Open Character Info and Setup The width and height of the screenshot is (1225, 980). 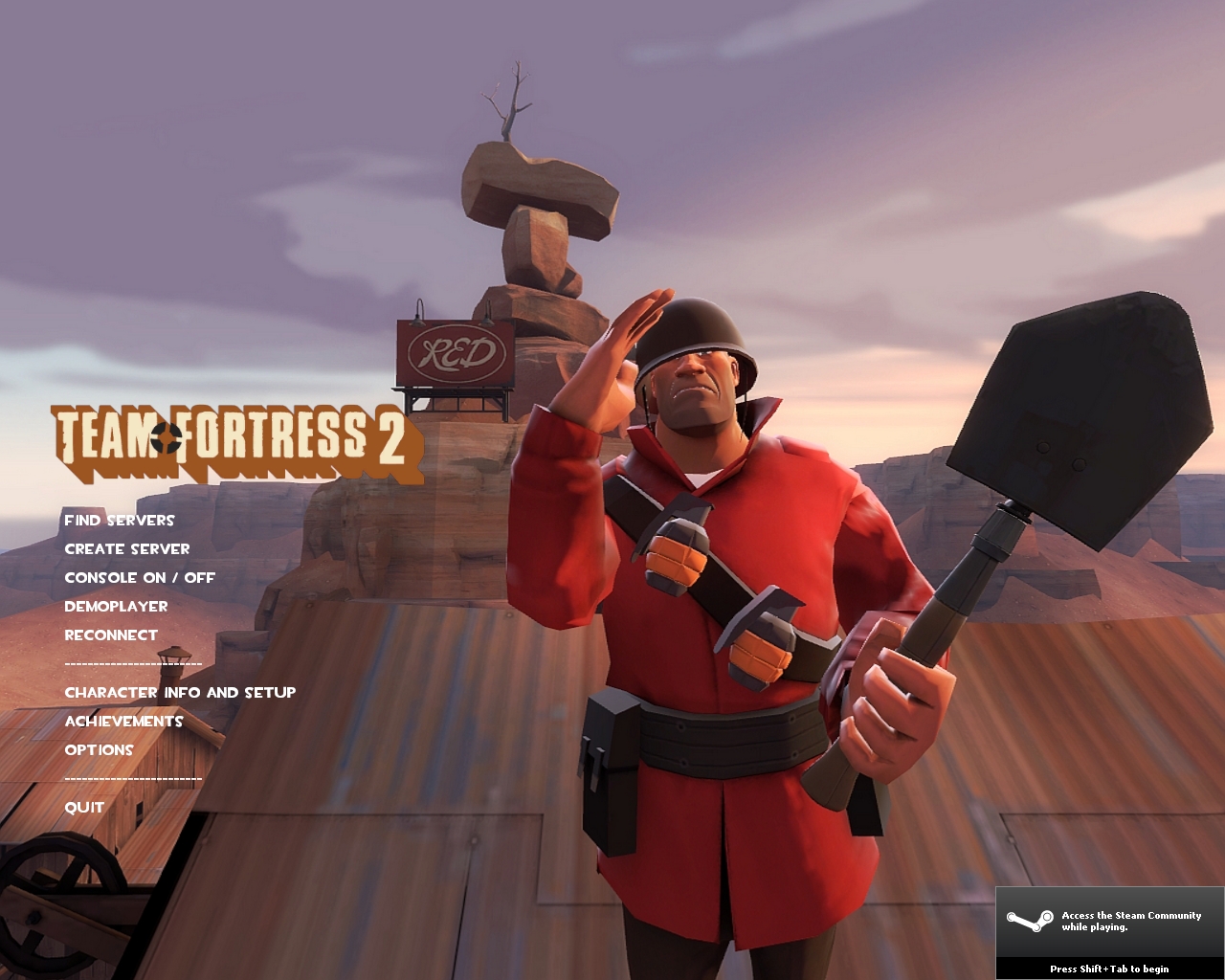pyautogui.click(x=180, y=693)
